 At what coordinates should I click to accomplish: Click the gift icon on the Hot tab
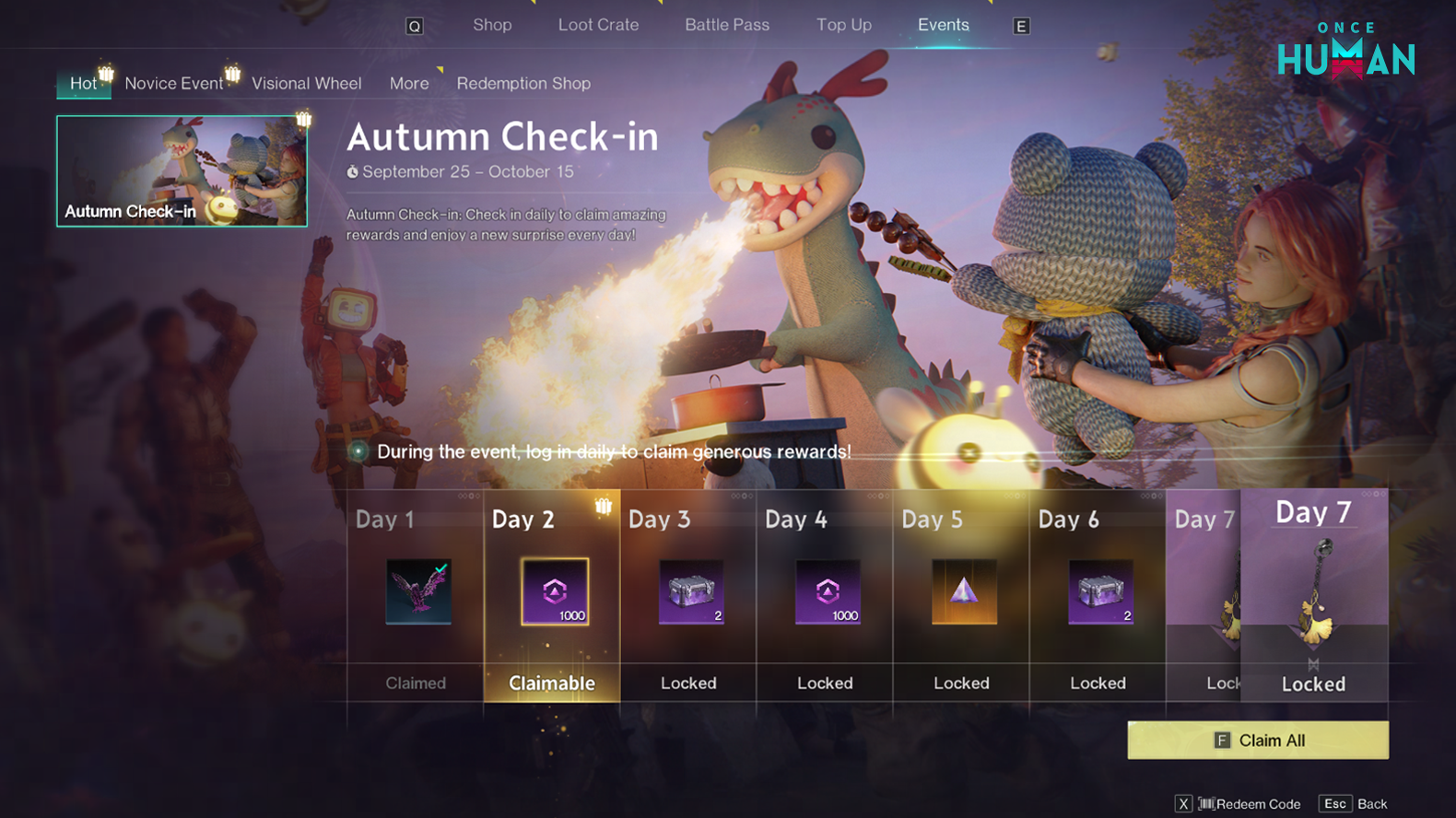coord(104,72)
